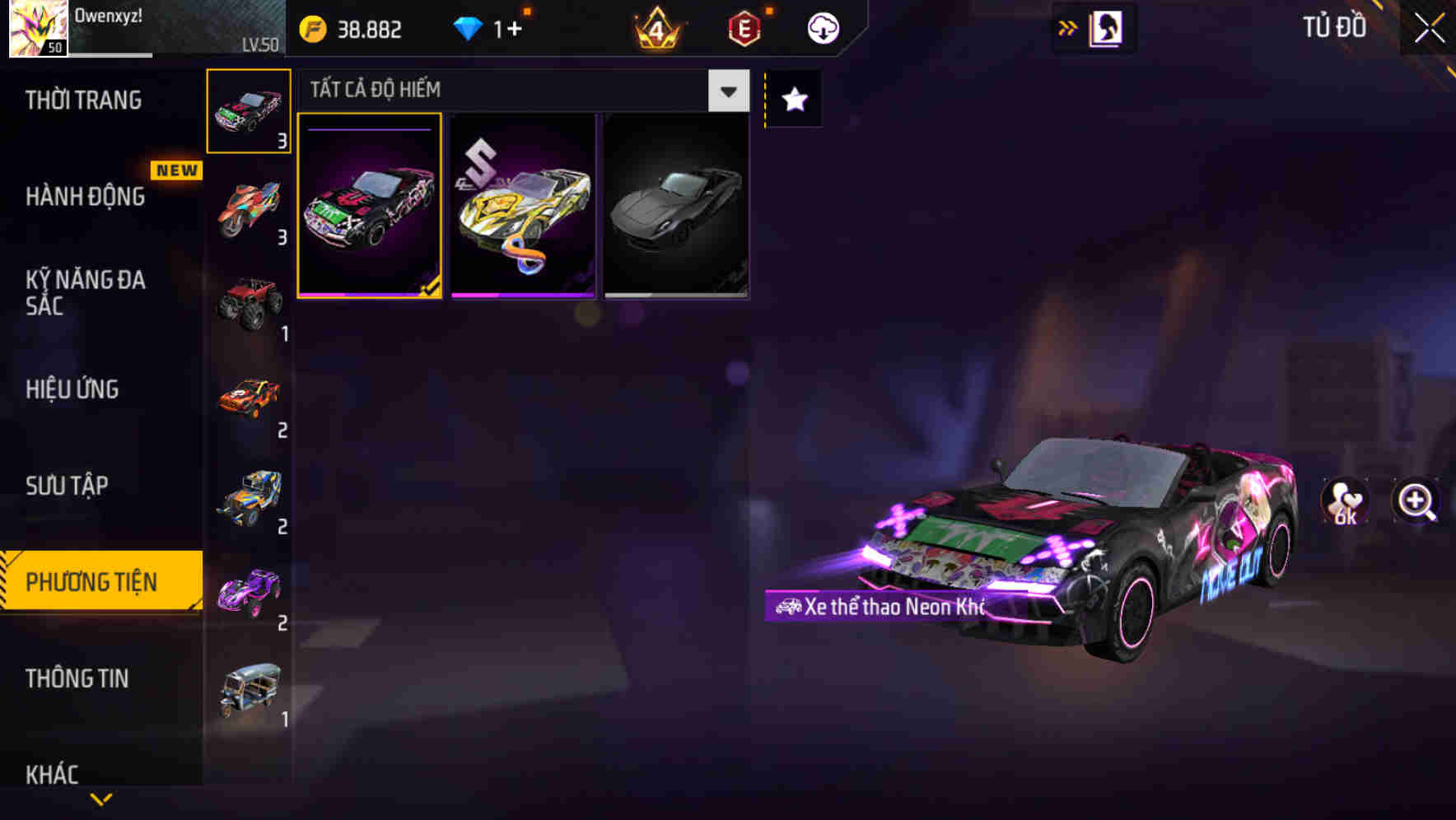Viewport: 1456px width, 820px height.
Task: Select the yellow sports car card
Action: coord(521,207)
